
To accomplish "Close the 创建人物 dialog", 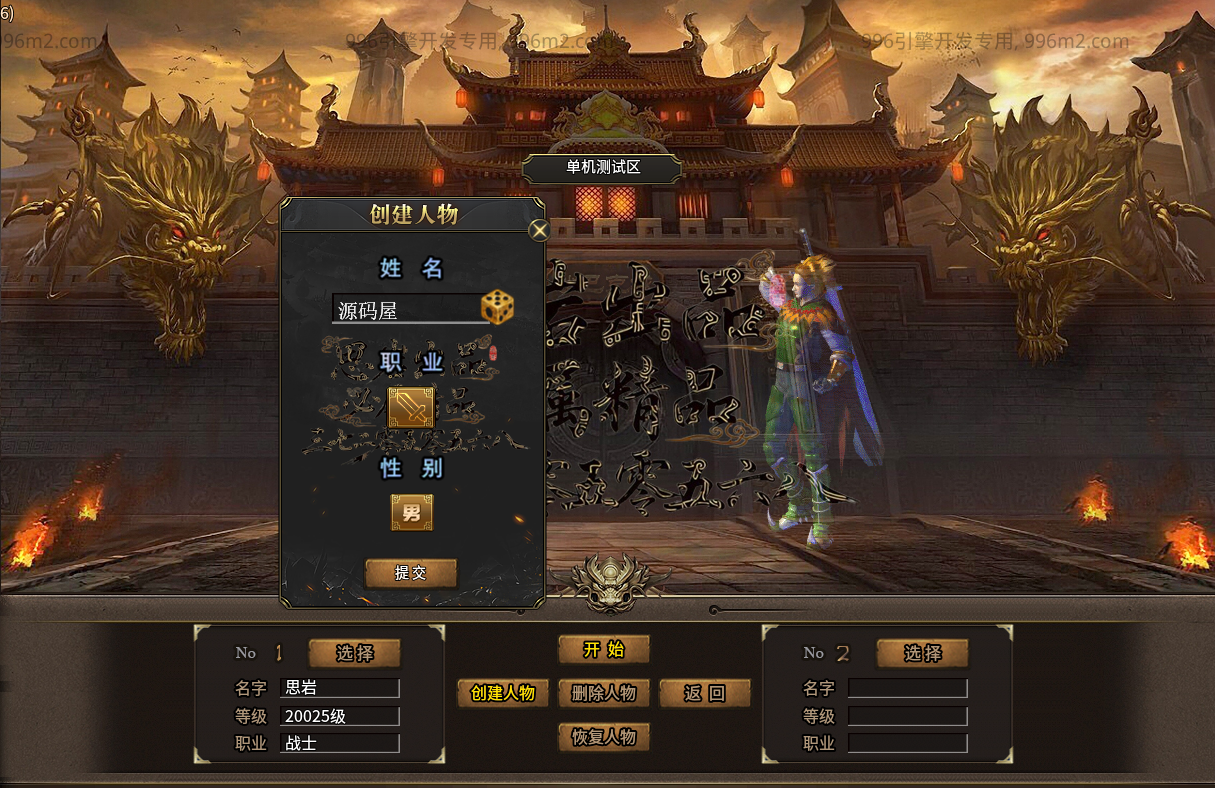I will [x=539, y=231].
